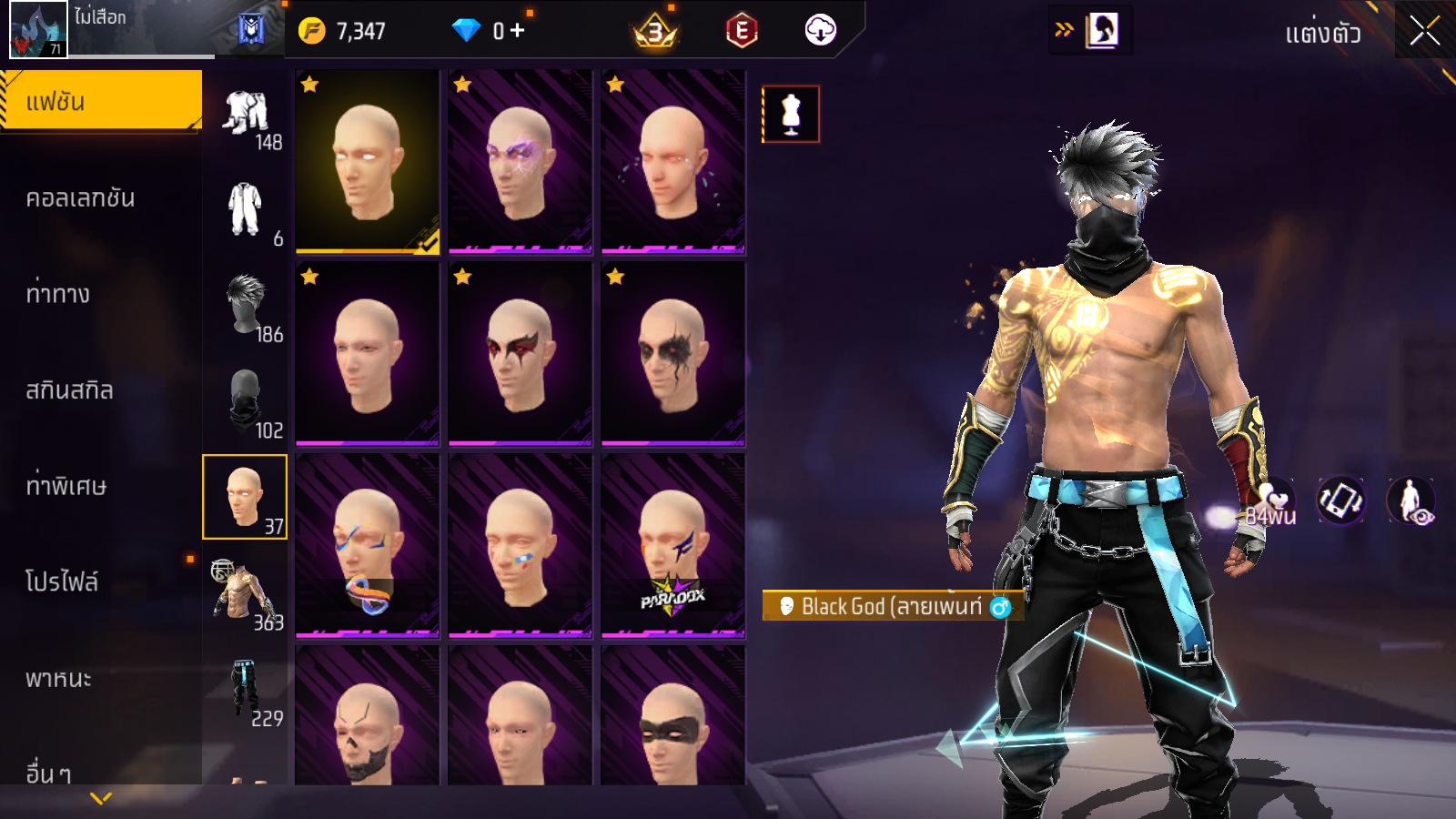Select the สกินสกิล skill skin tab
Viewport: 1456px width, 819px height.
(x=70, y=390)
